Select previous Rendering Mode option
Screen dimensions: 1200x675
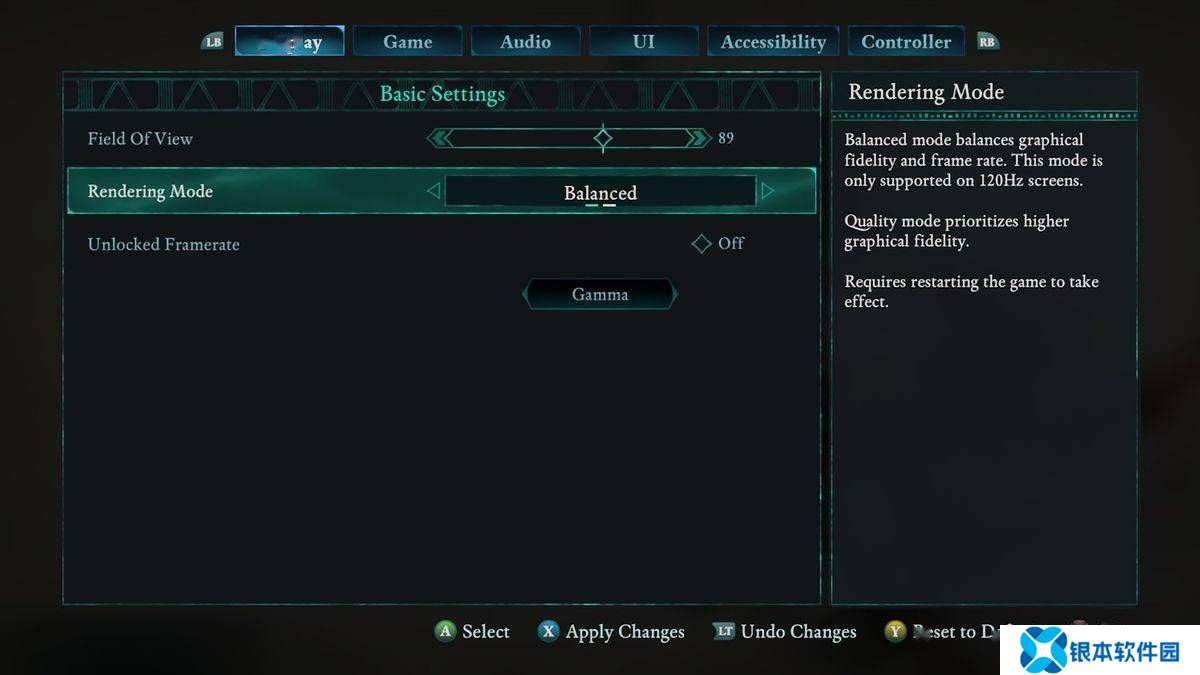click(433, 191)
